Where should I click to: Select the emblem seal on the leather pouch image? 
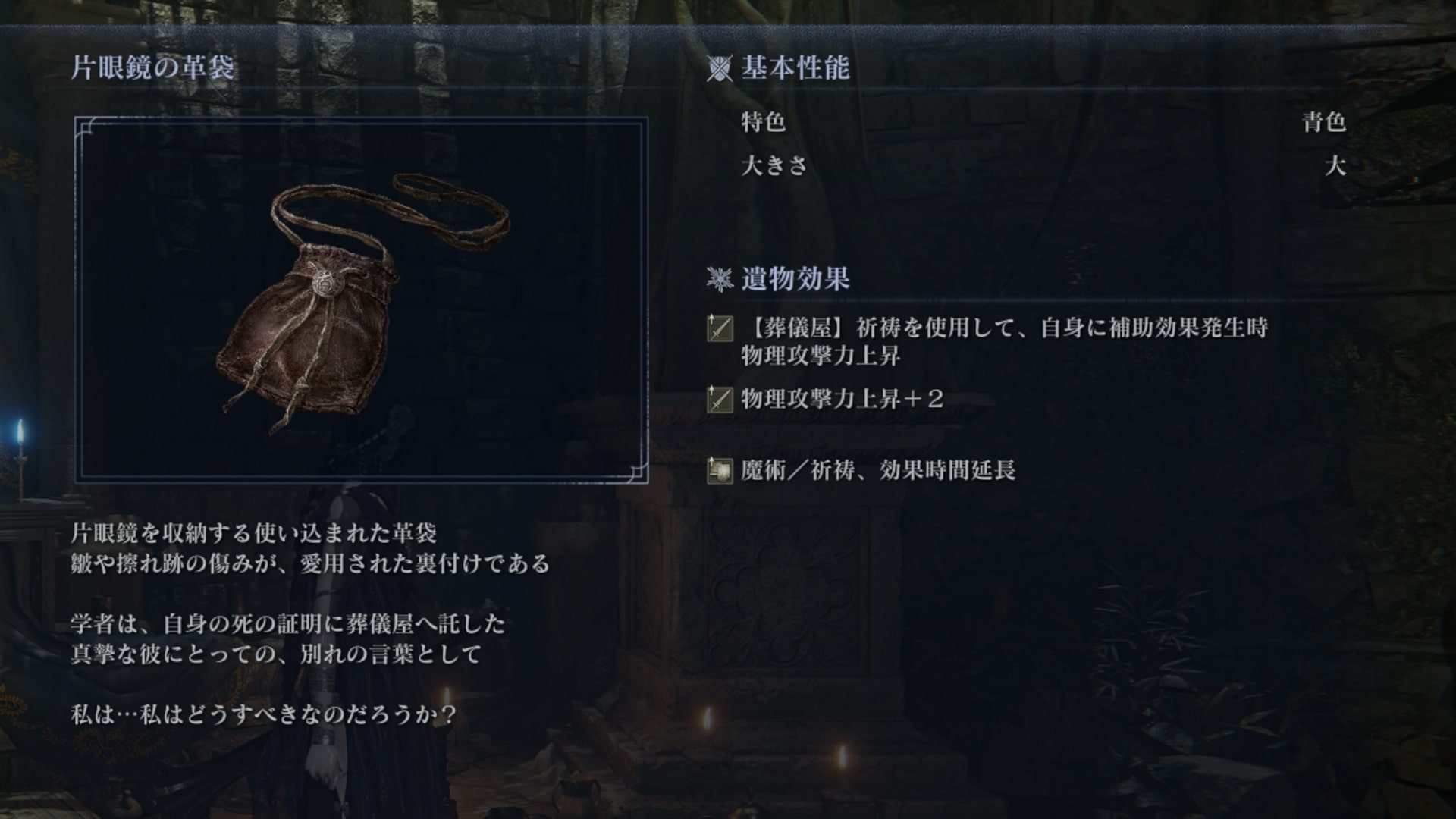click(328, 281)
